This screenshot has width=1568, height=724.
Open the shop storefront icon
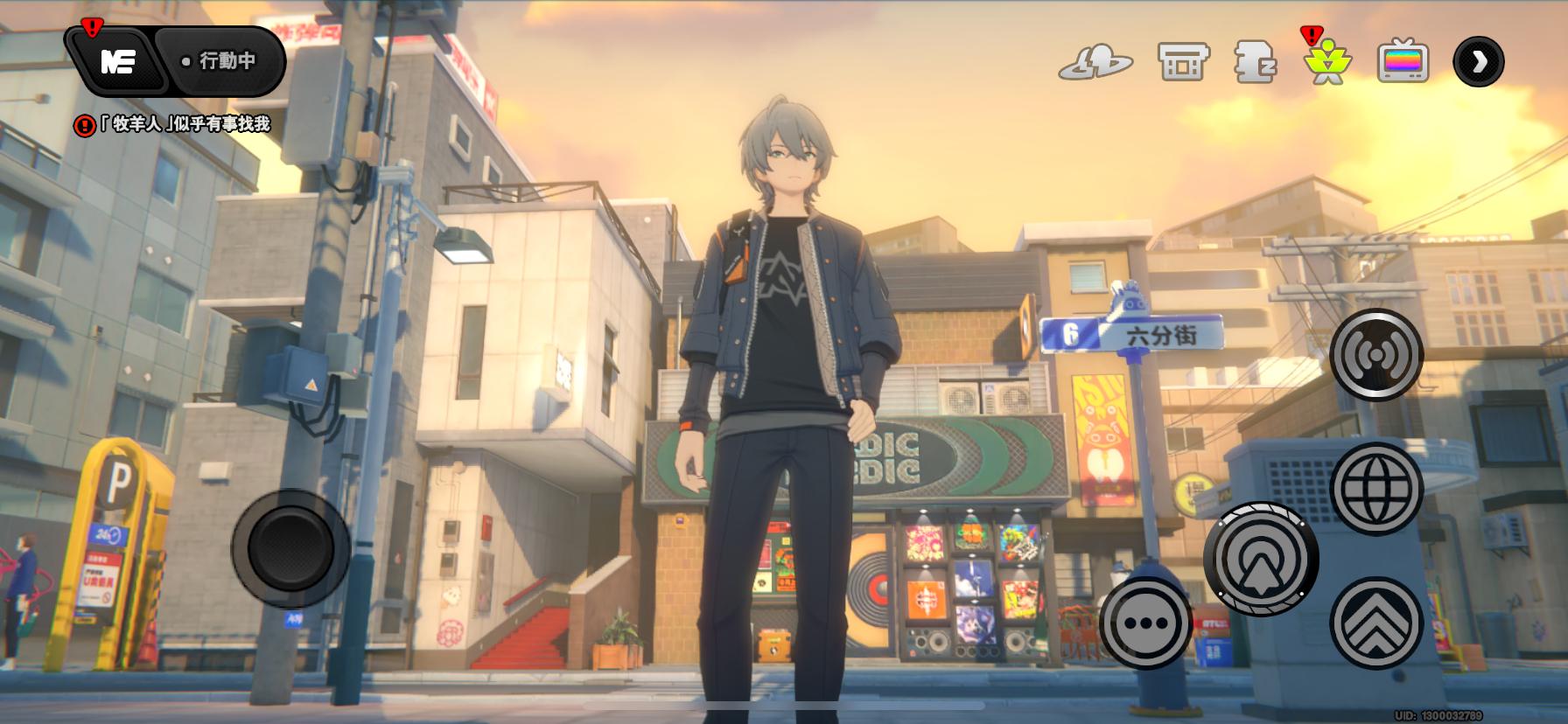(x=1183, y=62)
